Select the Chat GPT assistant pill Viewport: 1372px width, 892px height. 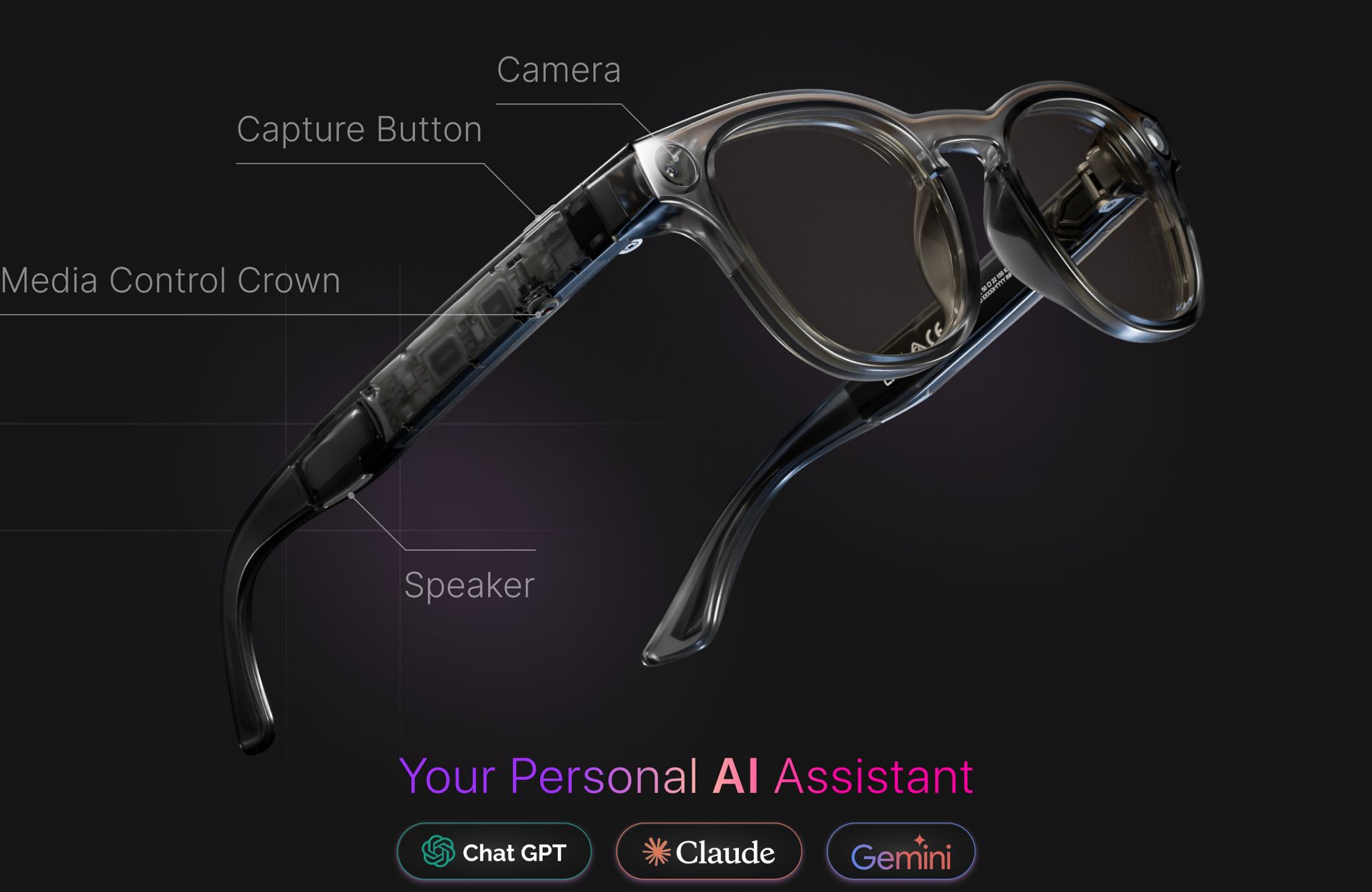click(494, 851)
